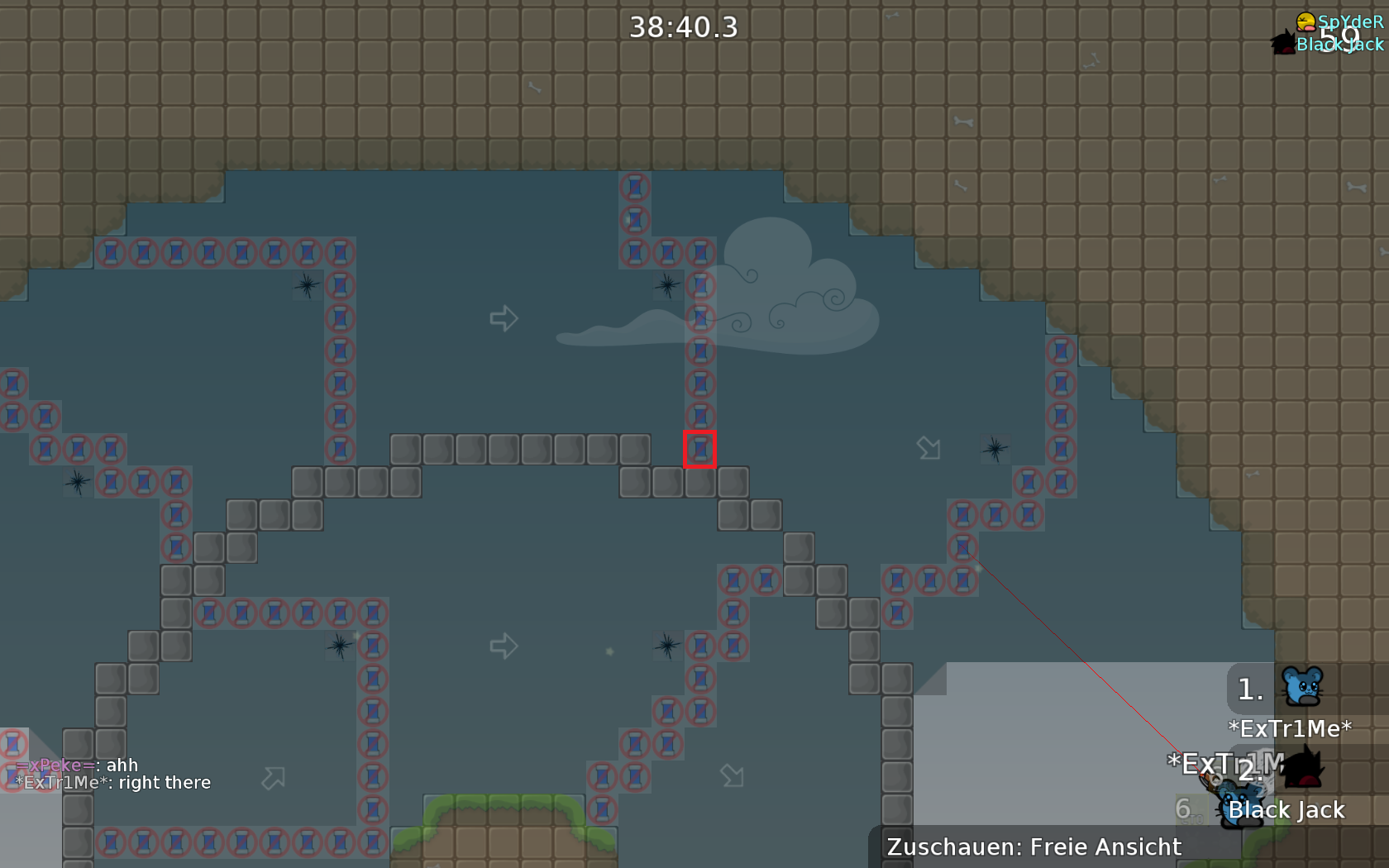Click the dark-furred Black Jack head icon
Image resolution: width=1389 pixels, height=868 pixels.
(1282, 41)
